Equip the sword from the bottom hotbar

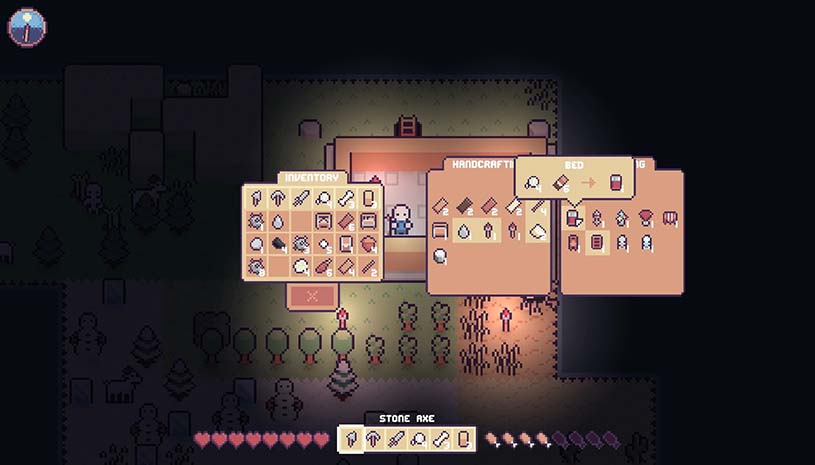(x=395, y=440)
